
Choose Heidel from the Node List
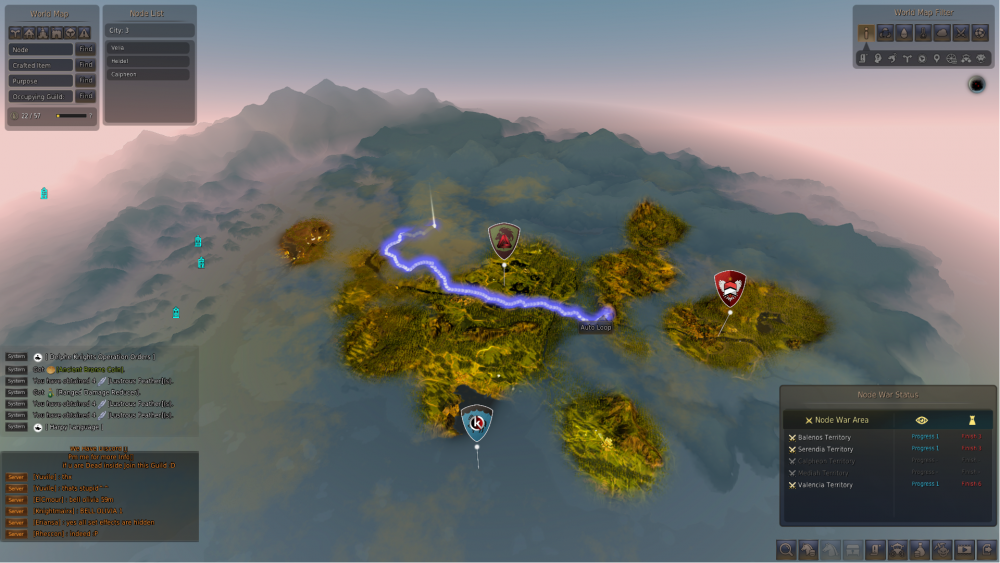[148, 61]
